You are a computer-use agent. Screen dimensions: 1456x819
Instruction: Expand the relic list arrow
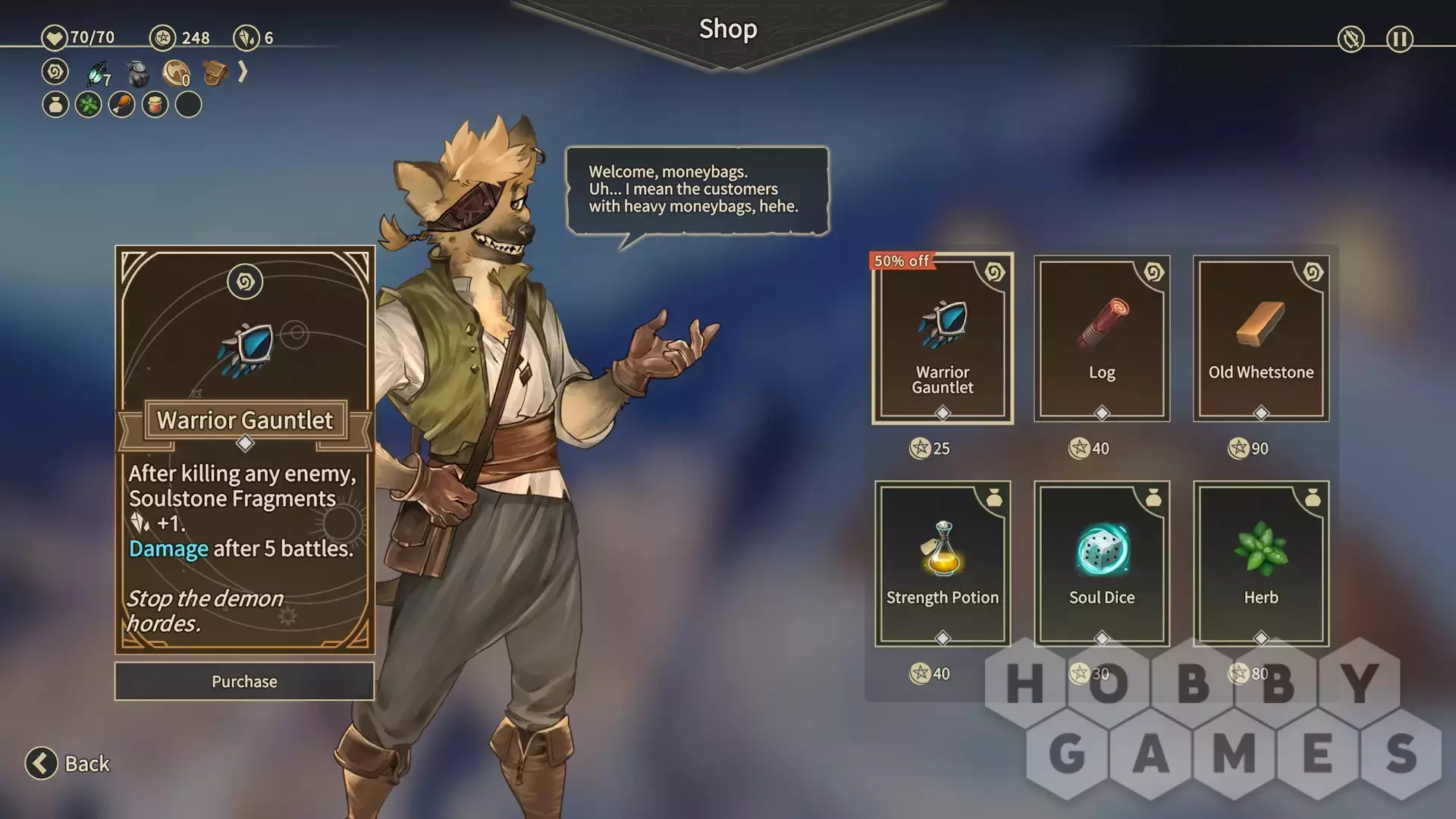(x=243, y=72)
